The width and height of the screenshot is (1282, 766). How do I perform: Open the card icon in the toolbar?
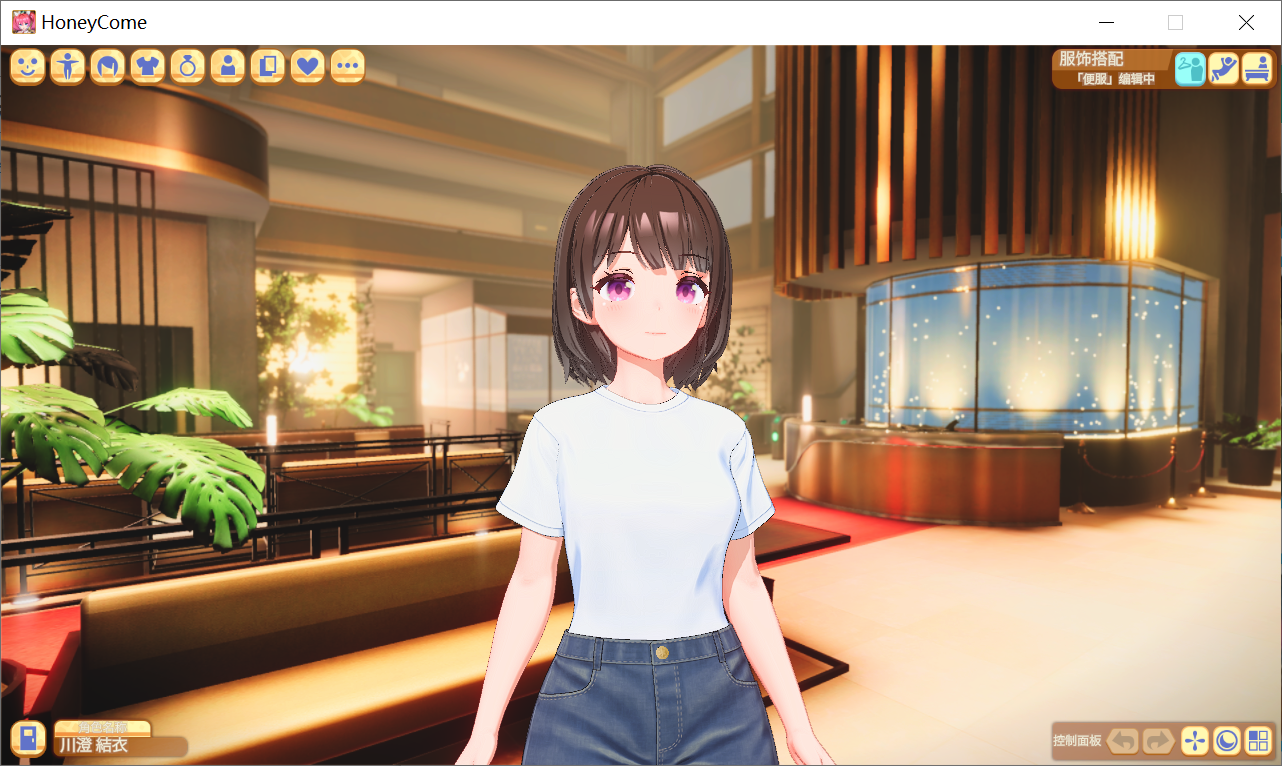(267, 66)
